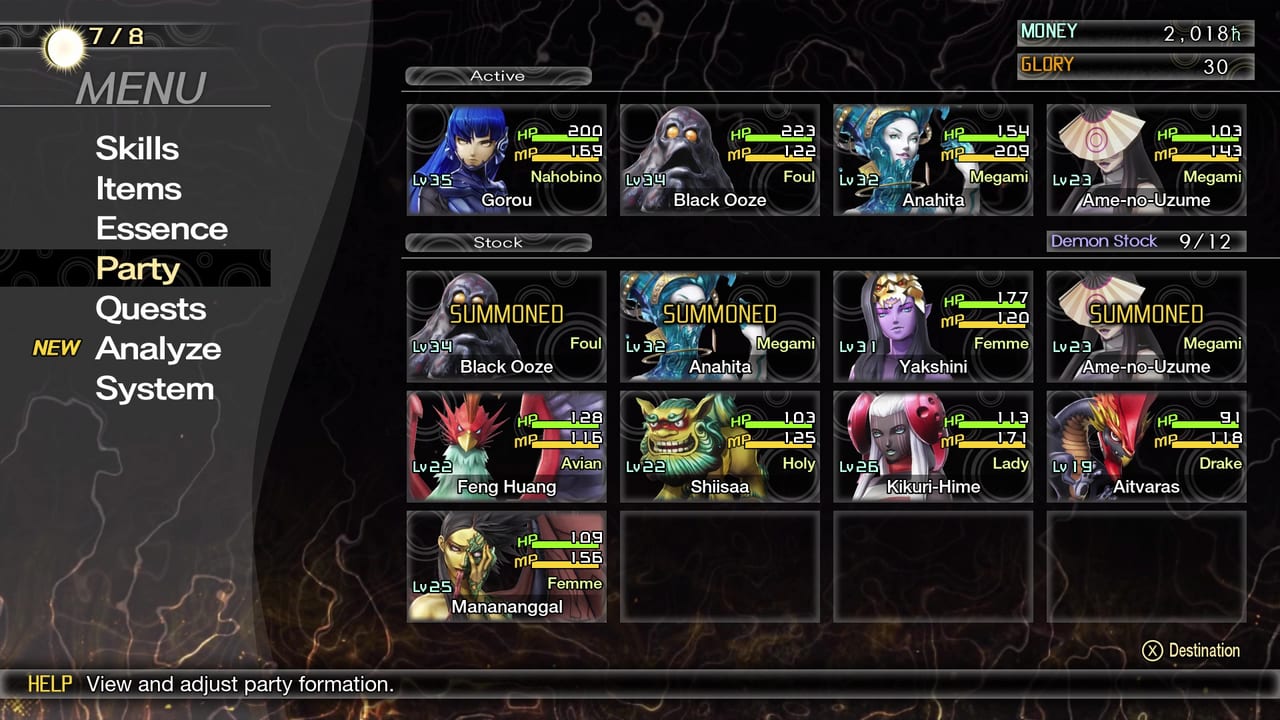Select Gorou the Nahobino portrait
Viewport: 1280px width, 720px height.
[x=505, y=160]
